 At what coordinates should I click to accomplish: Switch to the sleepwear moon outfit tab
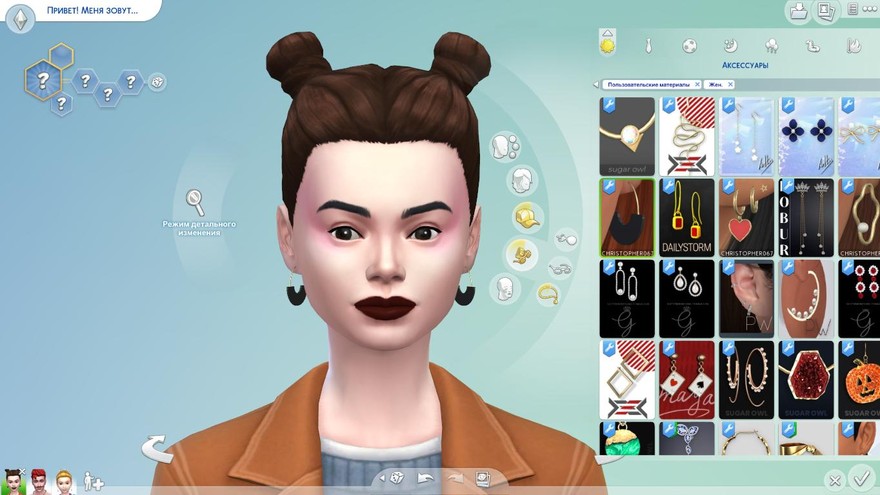730,46
